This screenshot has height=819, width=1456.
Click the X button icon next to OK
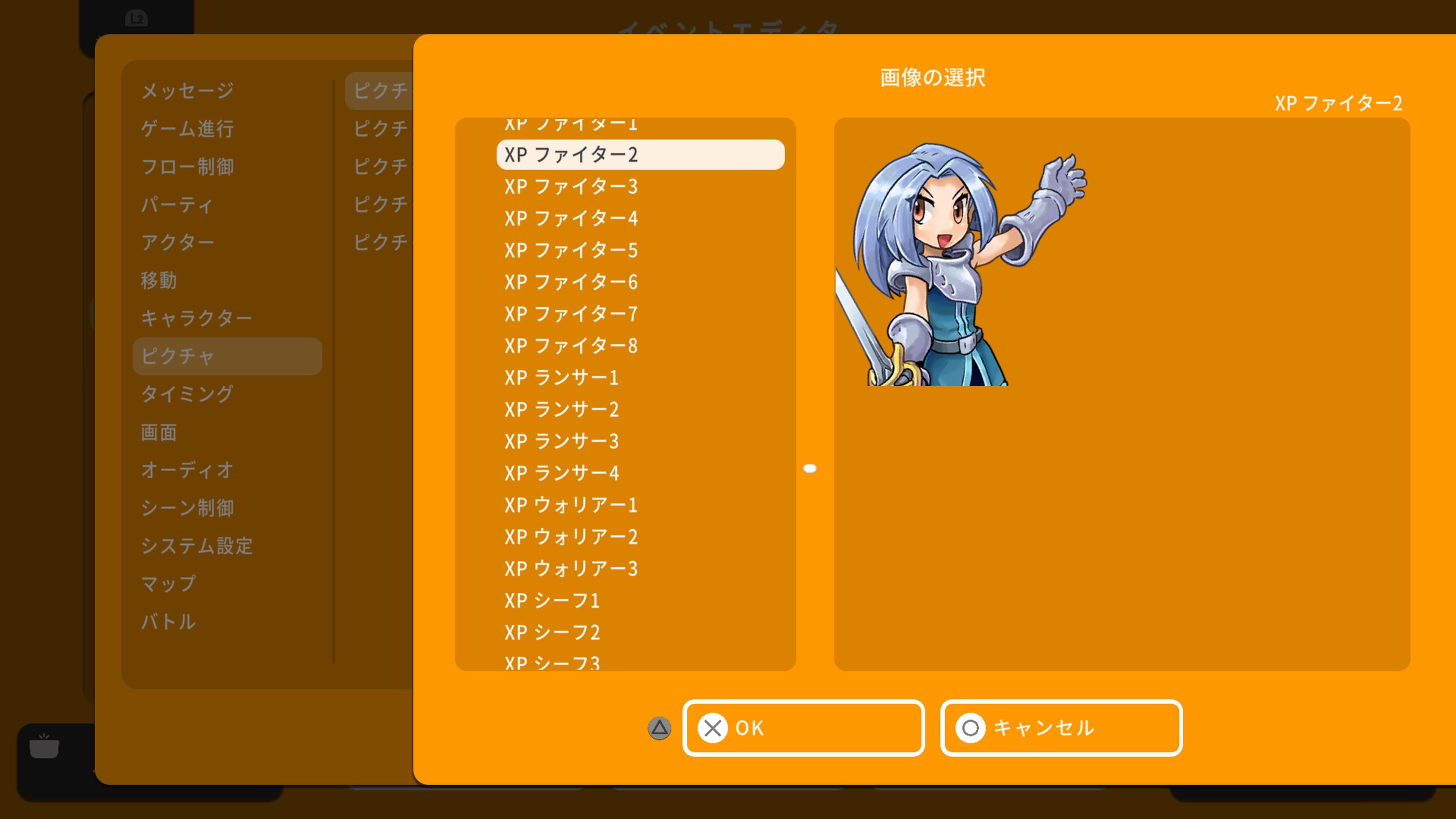(x=713, y=728)
